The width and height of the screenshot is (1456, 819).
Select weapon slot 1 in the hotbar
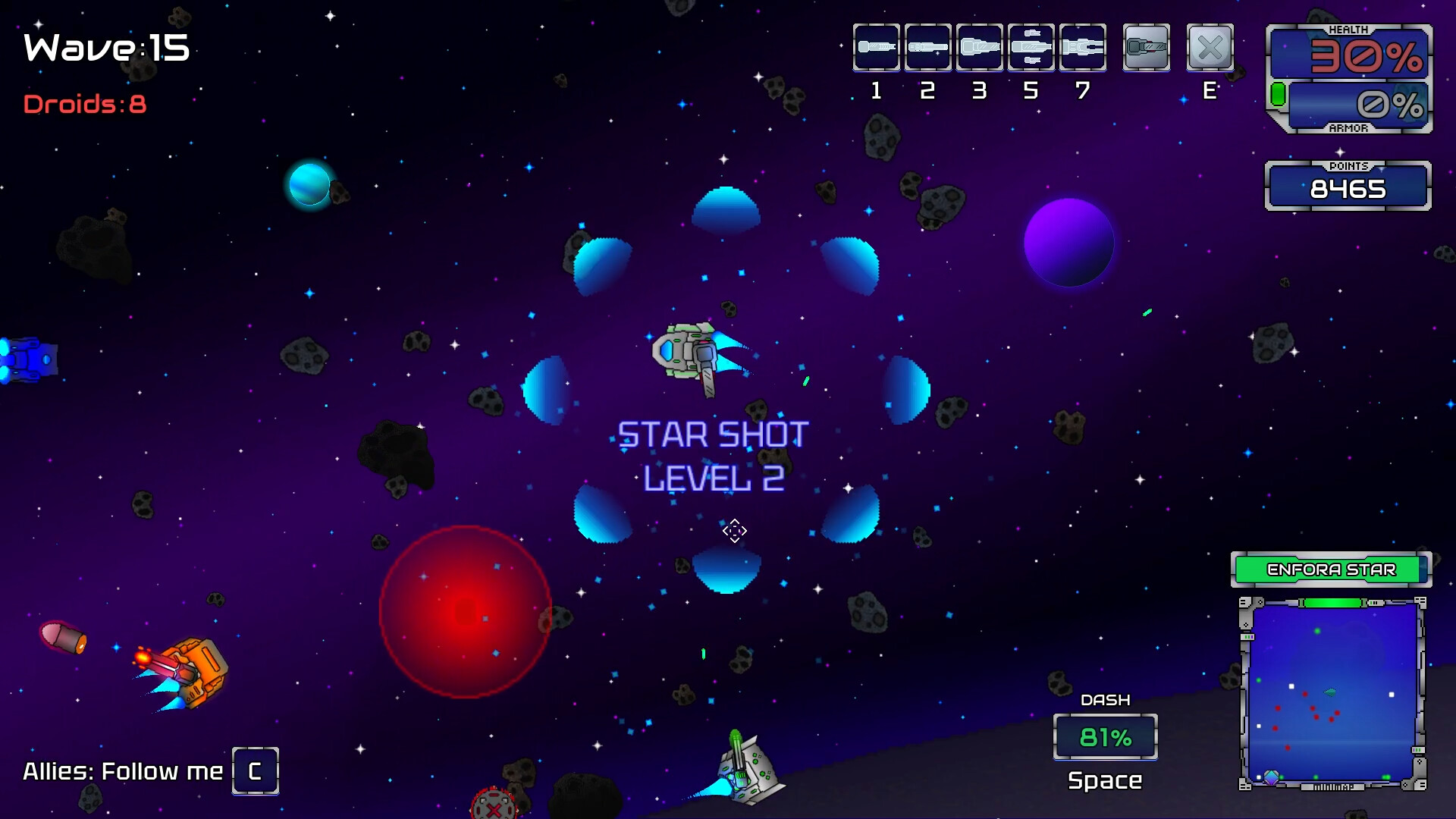[876, 48]
